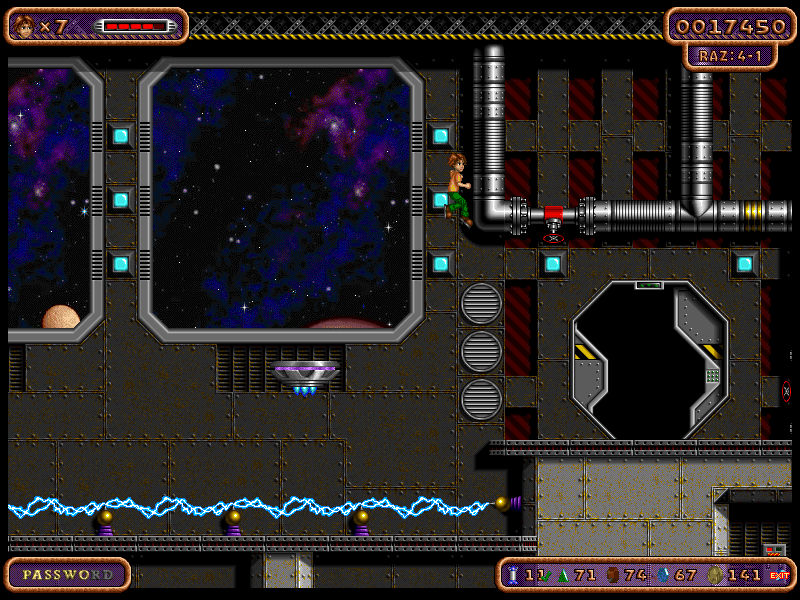Select the gold coin ammo icon
This screenshot has height=600, width=800.
(x=716, y=575)
